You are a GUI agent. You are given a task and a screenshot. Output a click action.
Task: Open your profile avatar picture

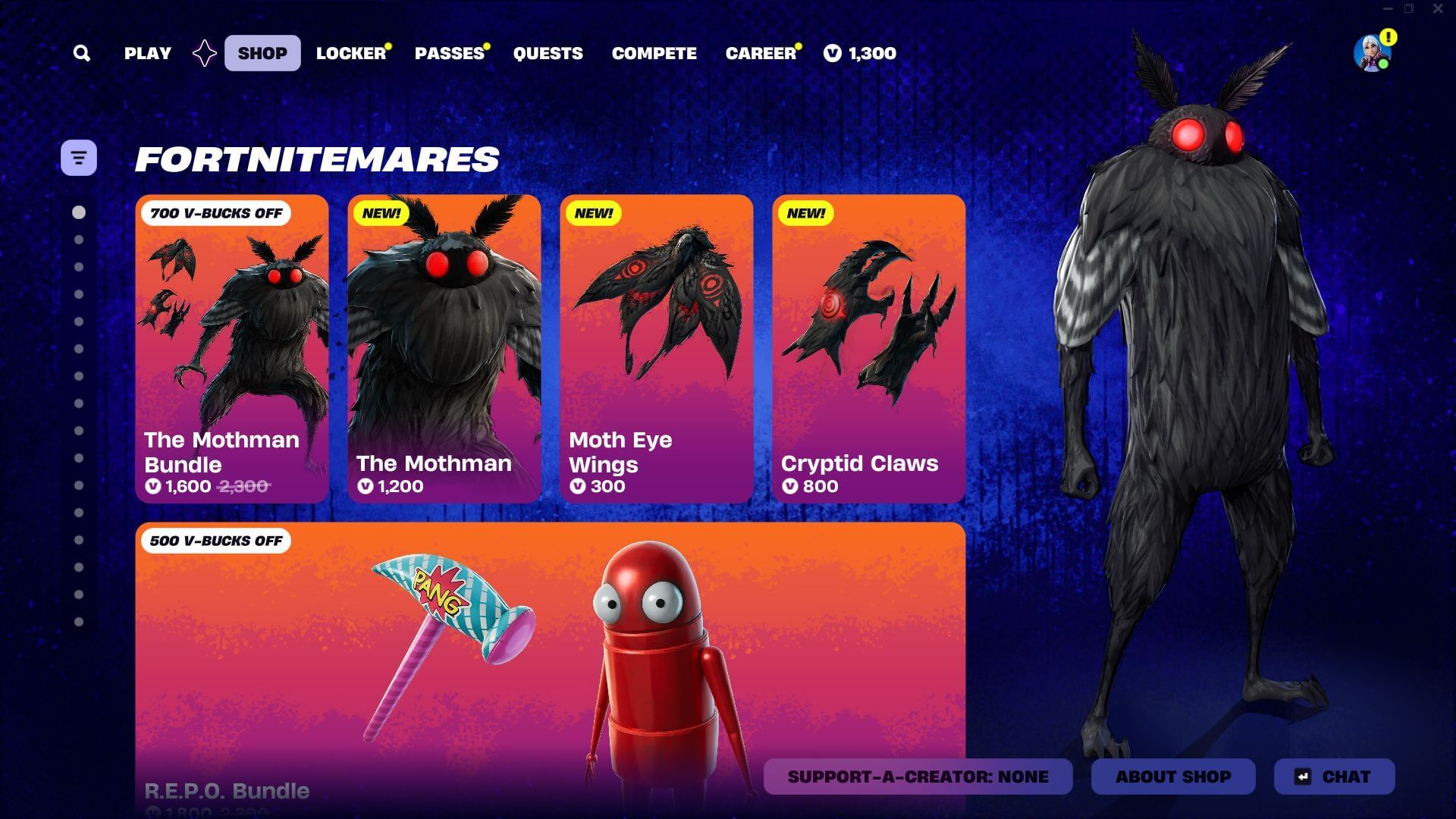(x=1370, y=53)
